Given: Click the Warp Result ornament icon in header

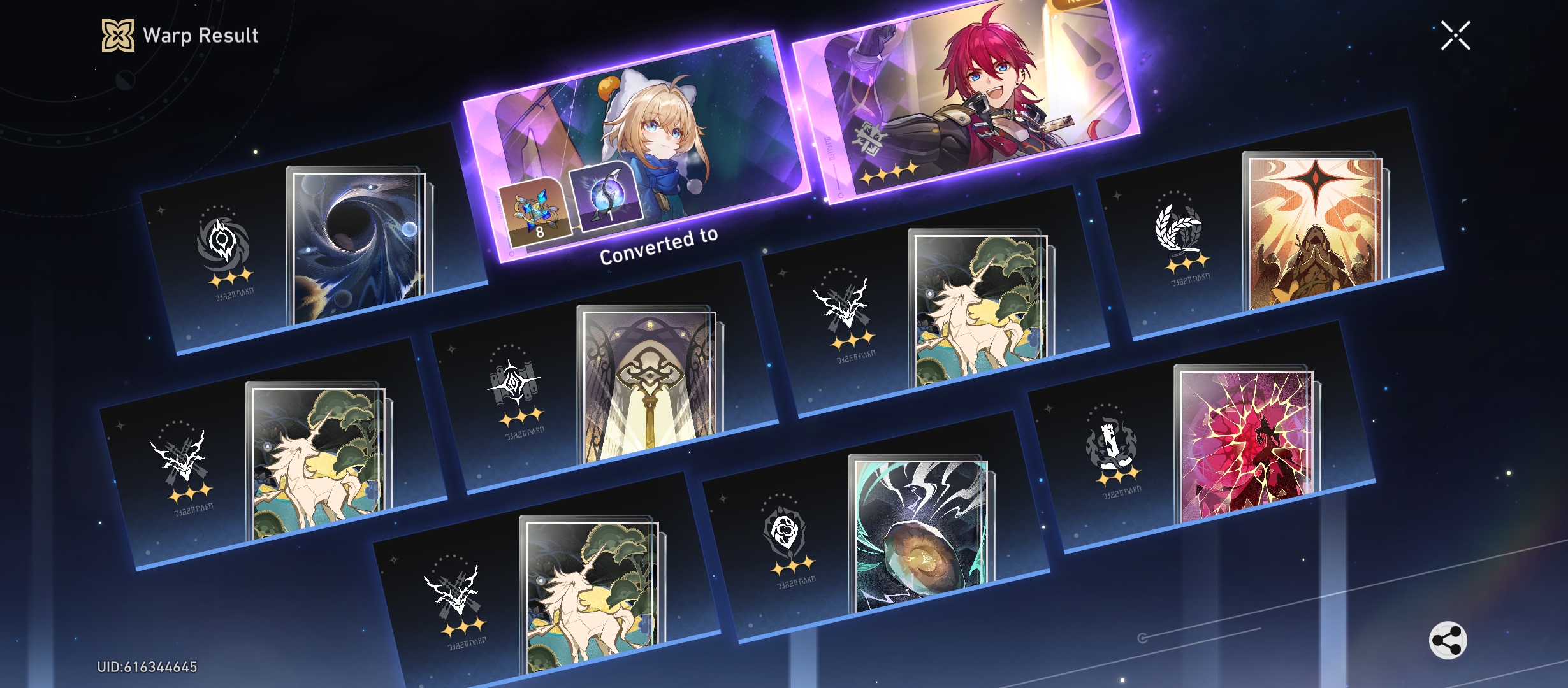Looking at the screenshot, I should (117, 35).
